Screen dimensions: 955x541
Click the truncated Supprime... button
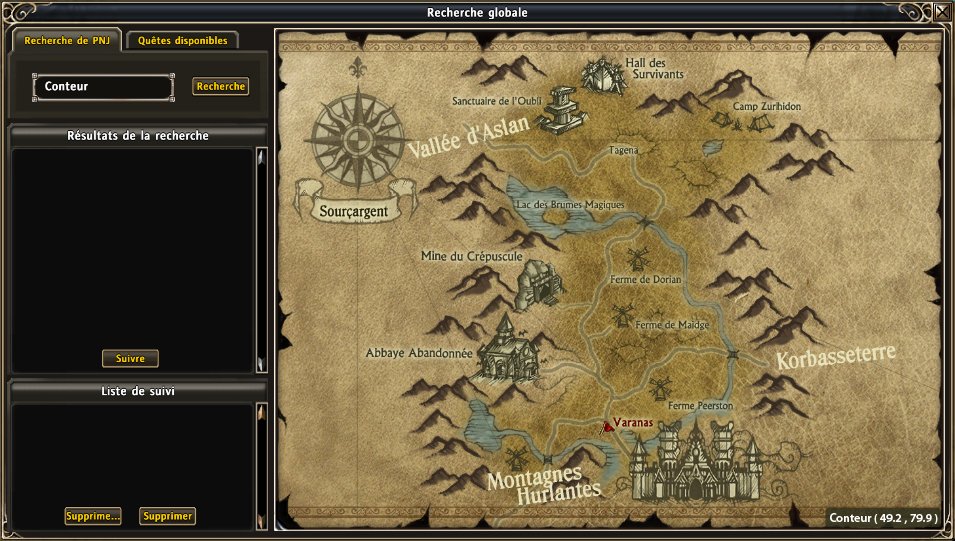tap(93, 516)
